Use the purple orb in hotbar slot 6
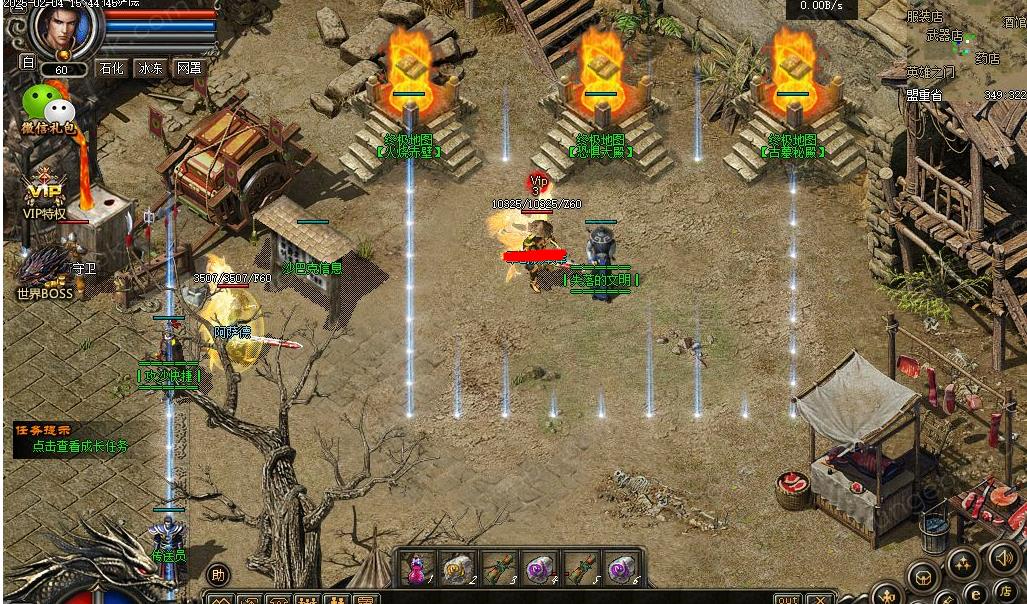The width and height of the screenshot is (1027, 604). 622,568
